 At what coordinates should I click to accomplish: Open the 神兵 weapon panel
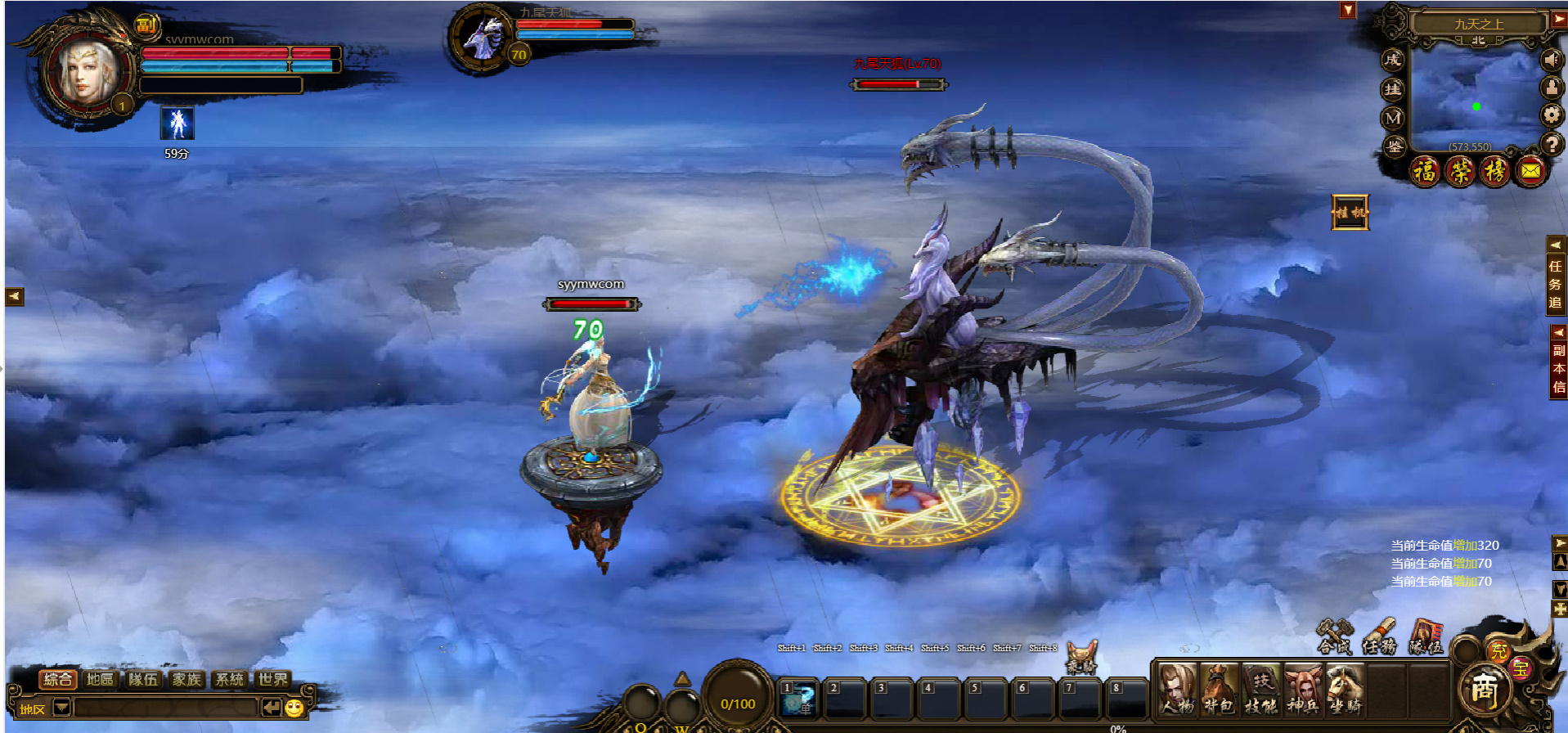point(1302,689)
